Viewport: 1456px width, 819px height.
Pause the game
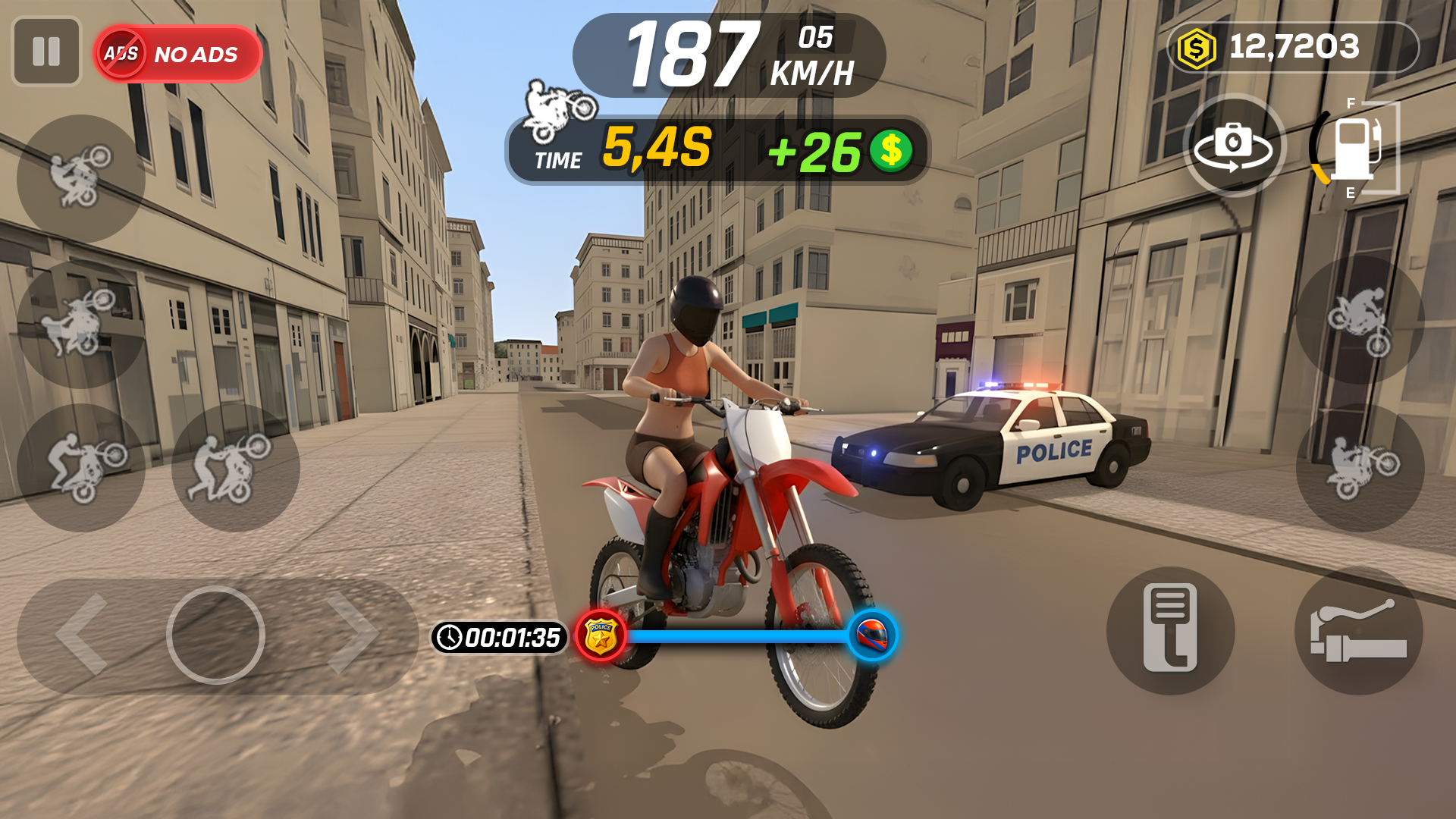tap(46, 52)
